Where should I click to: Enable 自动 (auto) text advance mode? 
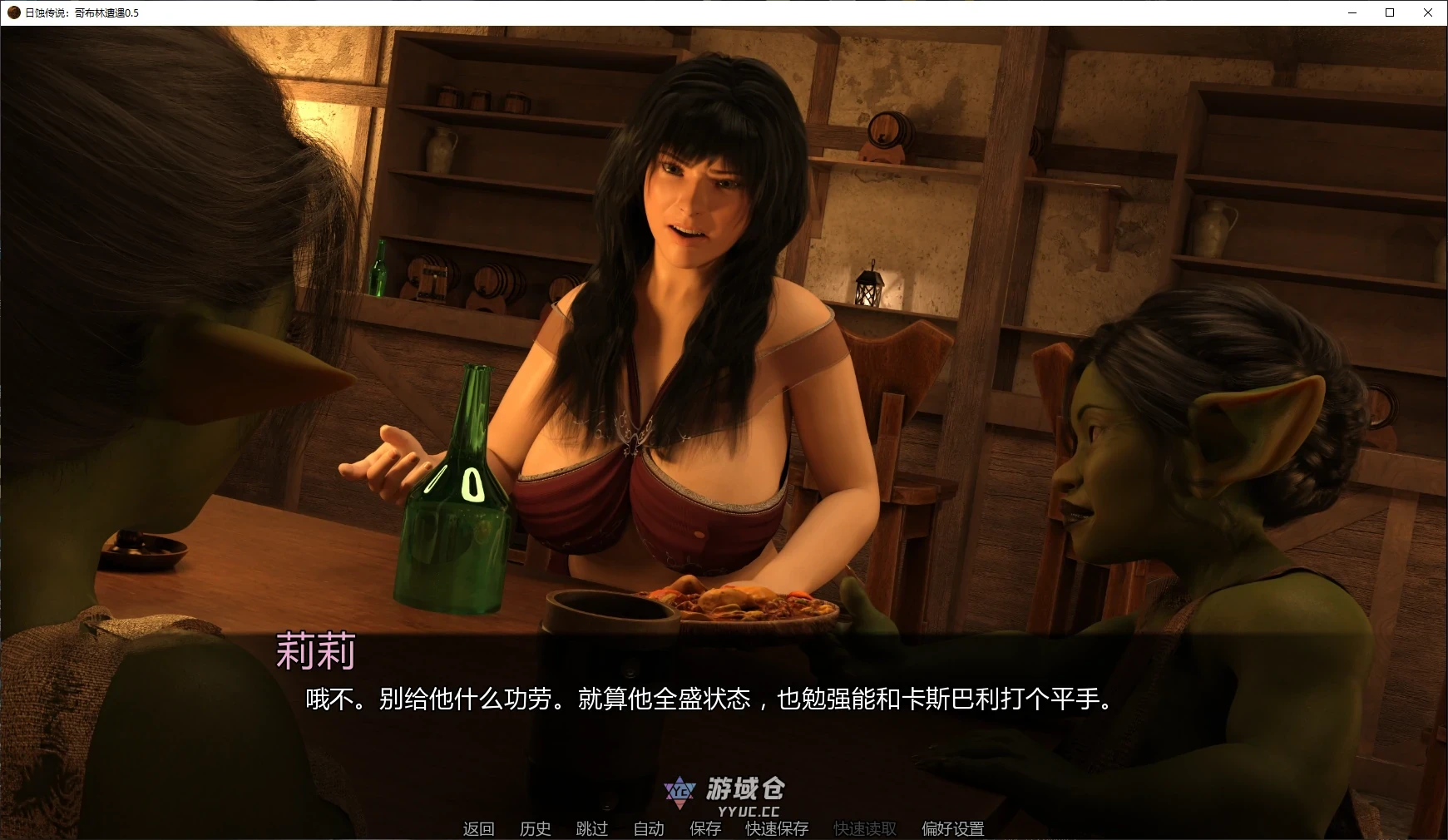(x=648, y=828)
